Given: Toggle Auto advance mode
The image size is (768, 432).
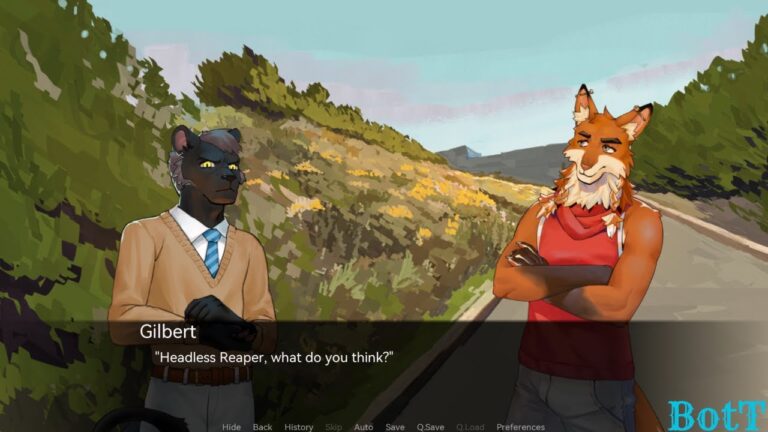Looking at the screenshot, I should [x=363, y=427].
